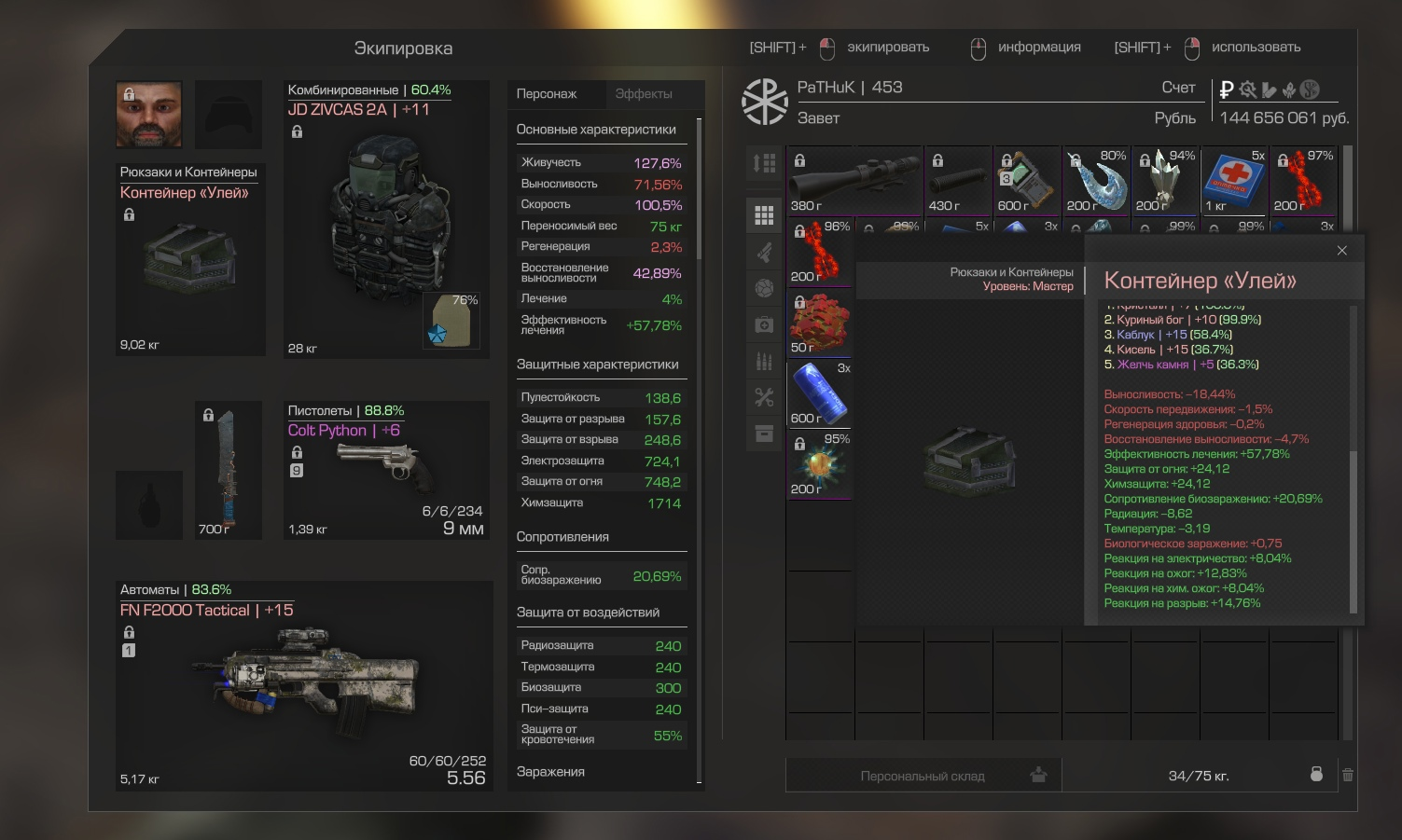The width and height of the screenshot is (1402, 840).
Task: Select the first aid kit stack
Action: pyautogui.click(x=1234, y=180)
